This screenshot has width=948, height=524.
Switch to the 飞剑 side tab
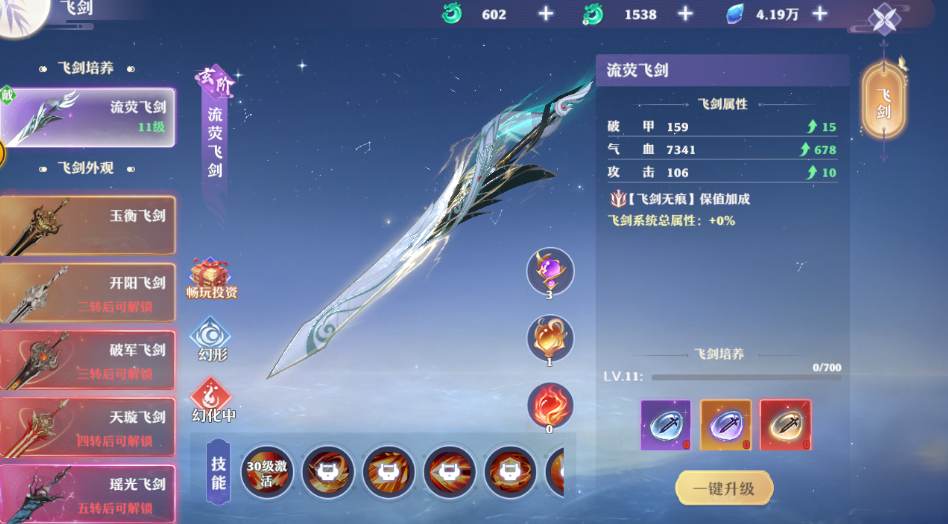pyautogui.click(x=884, y=101)
